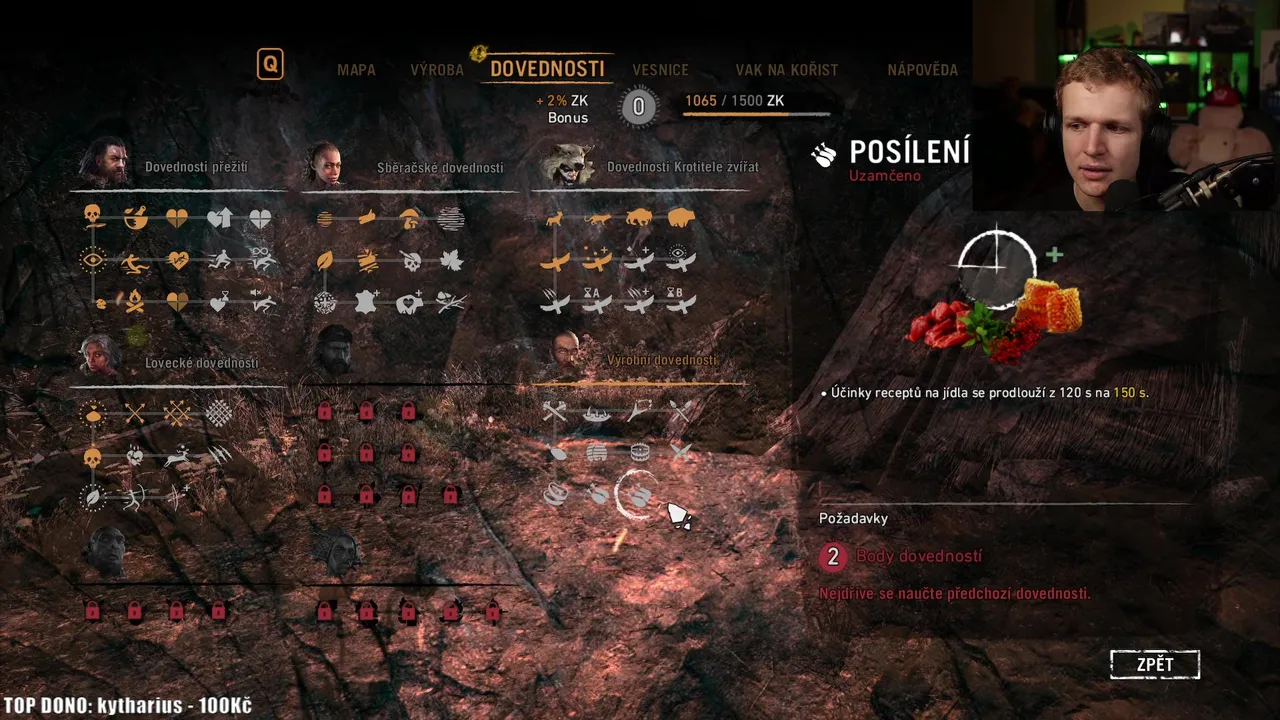Select the DOVEDNOSTI skills tab
The image size is (1280, 720).
[547, 69]
